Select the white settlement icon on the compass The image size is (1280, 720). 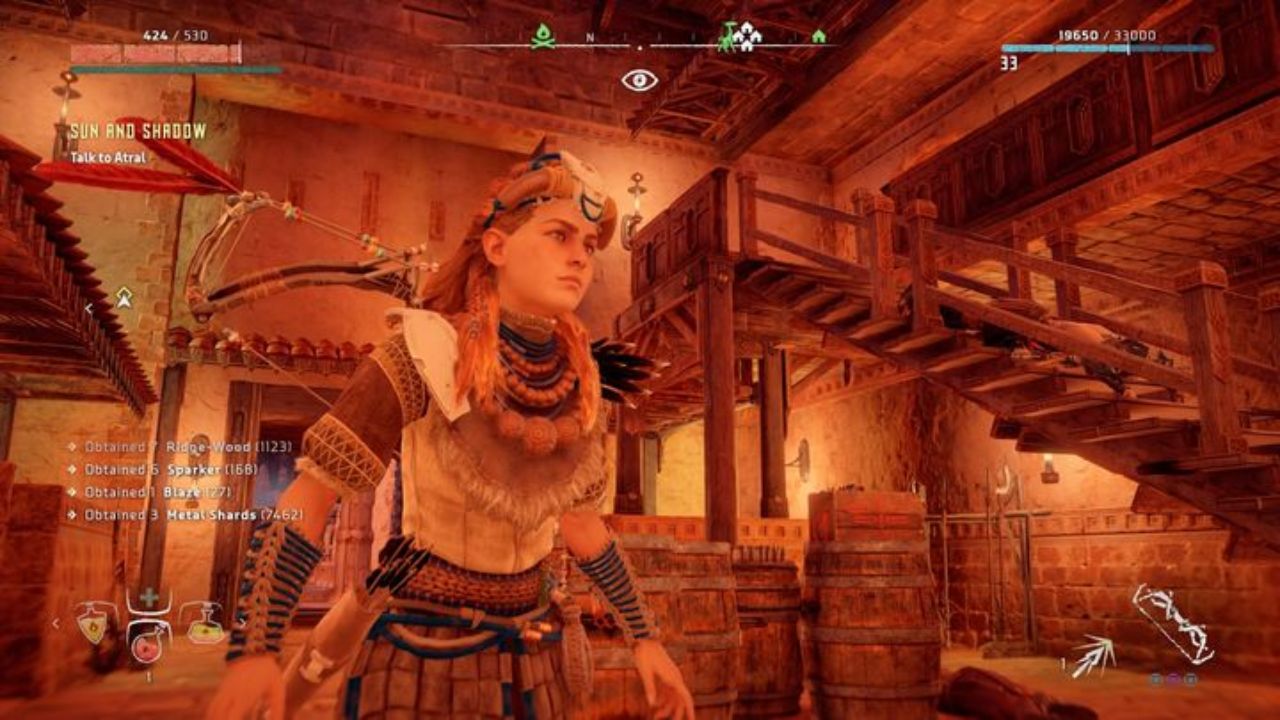coord(747,38)
